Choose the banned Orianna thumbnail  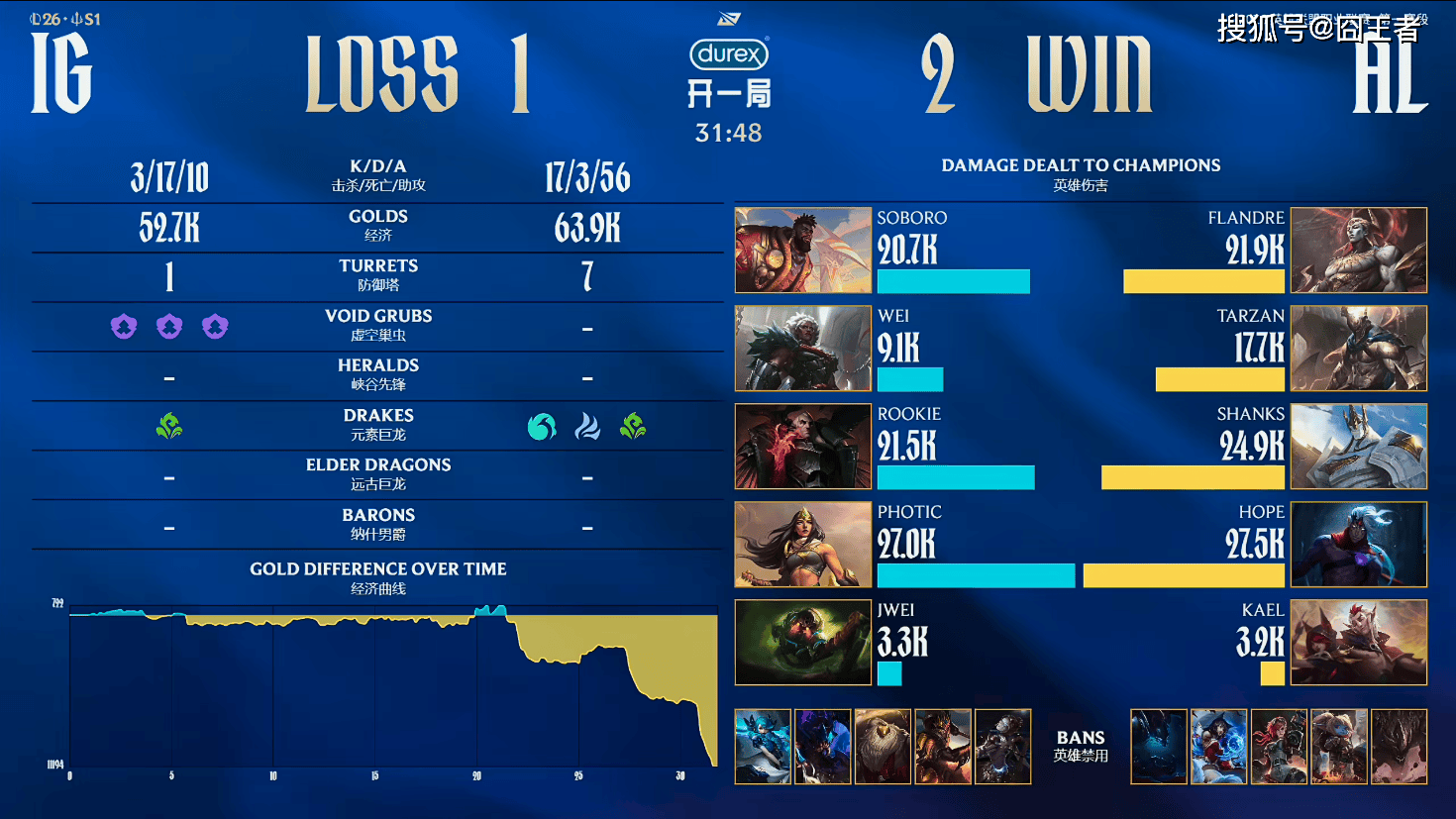point(1002,747)
